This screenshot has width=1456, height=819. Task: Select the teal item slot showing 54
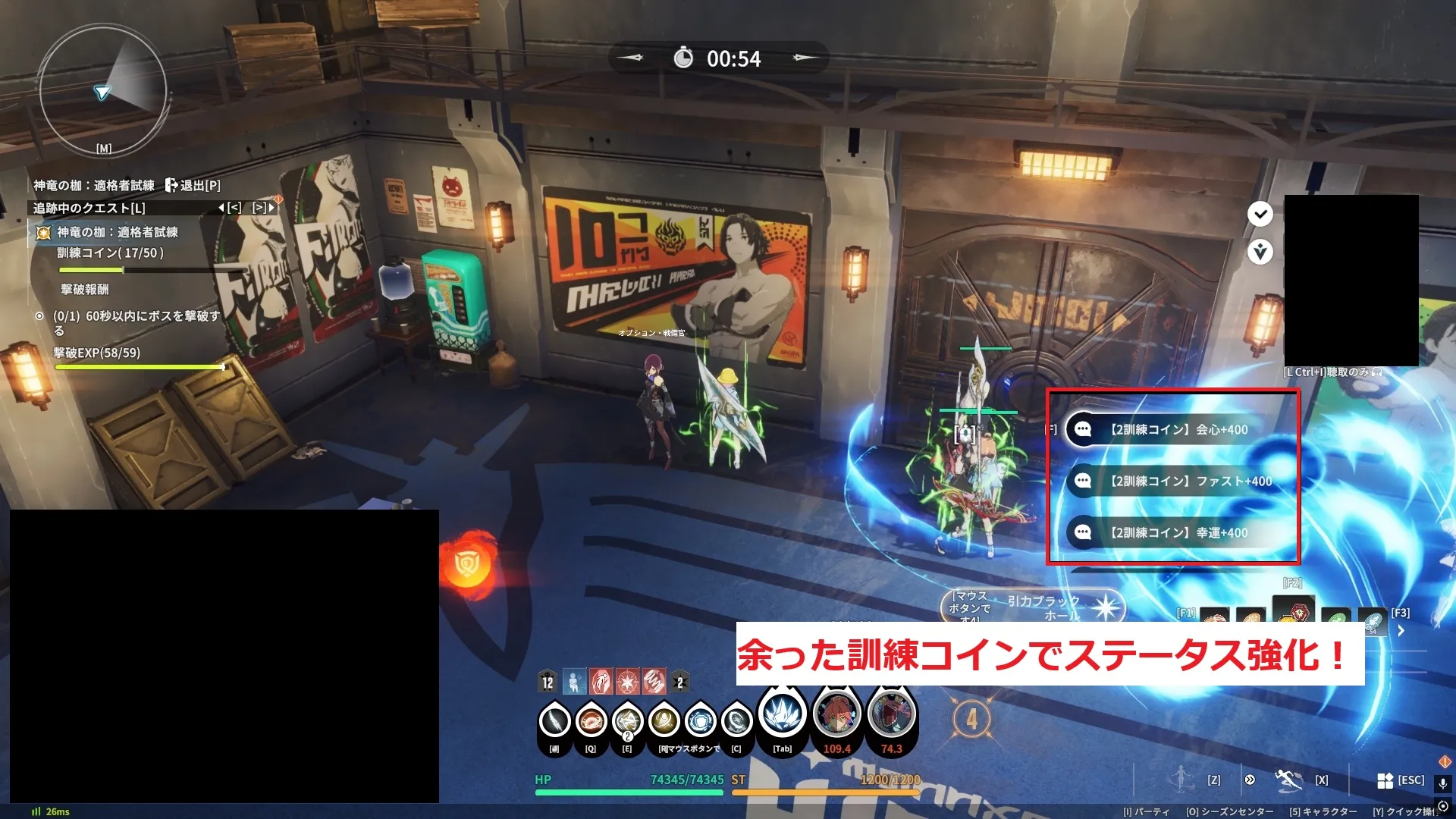click(x=1372, y=622)
